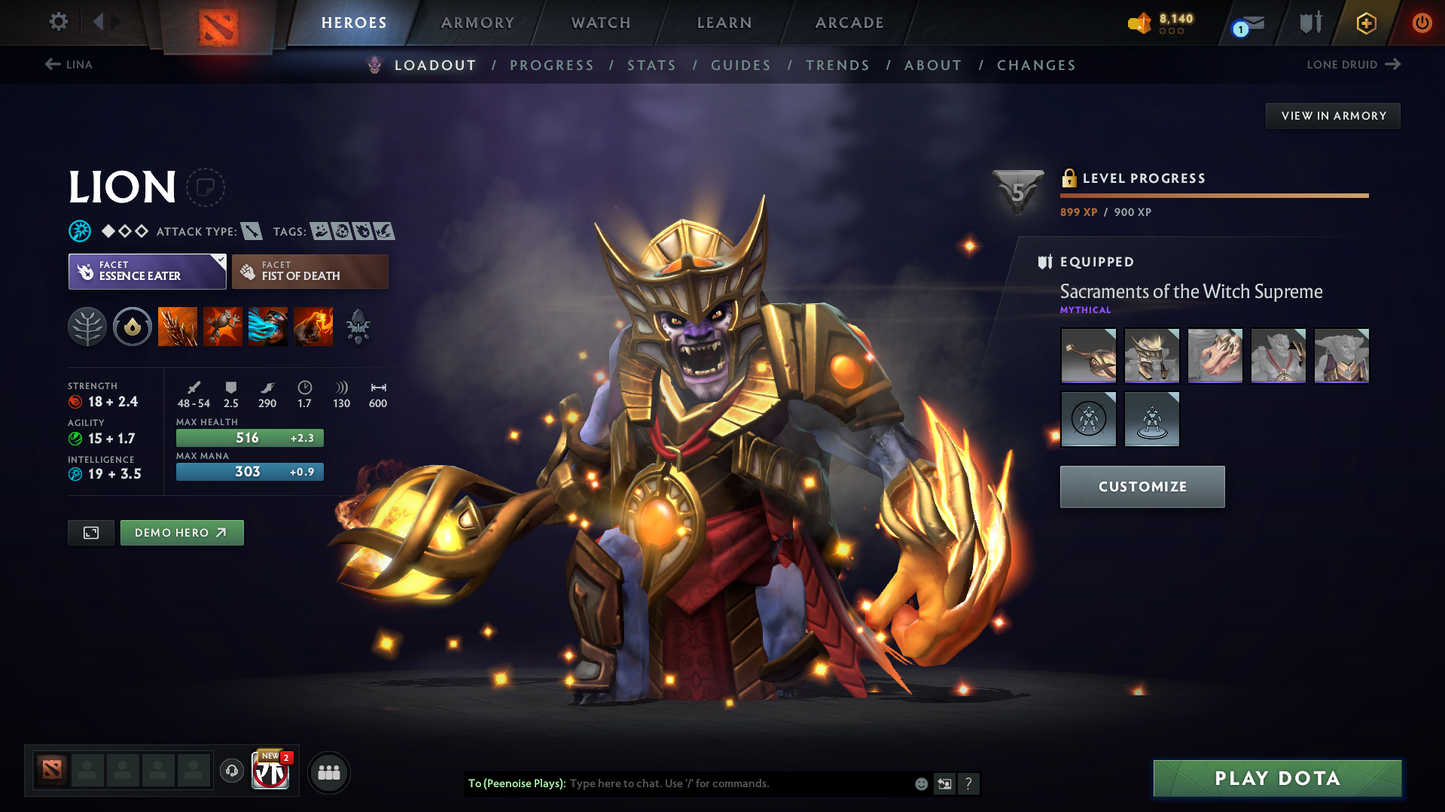This screenshot has width=1445, height=812.
Task: Click the chat input field
Action: click(700, 784)
